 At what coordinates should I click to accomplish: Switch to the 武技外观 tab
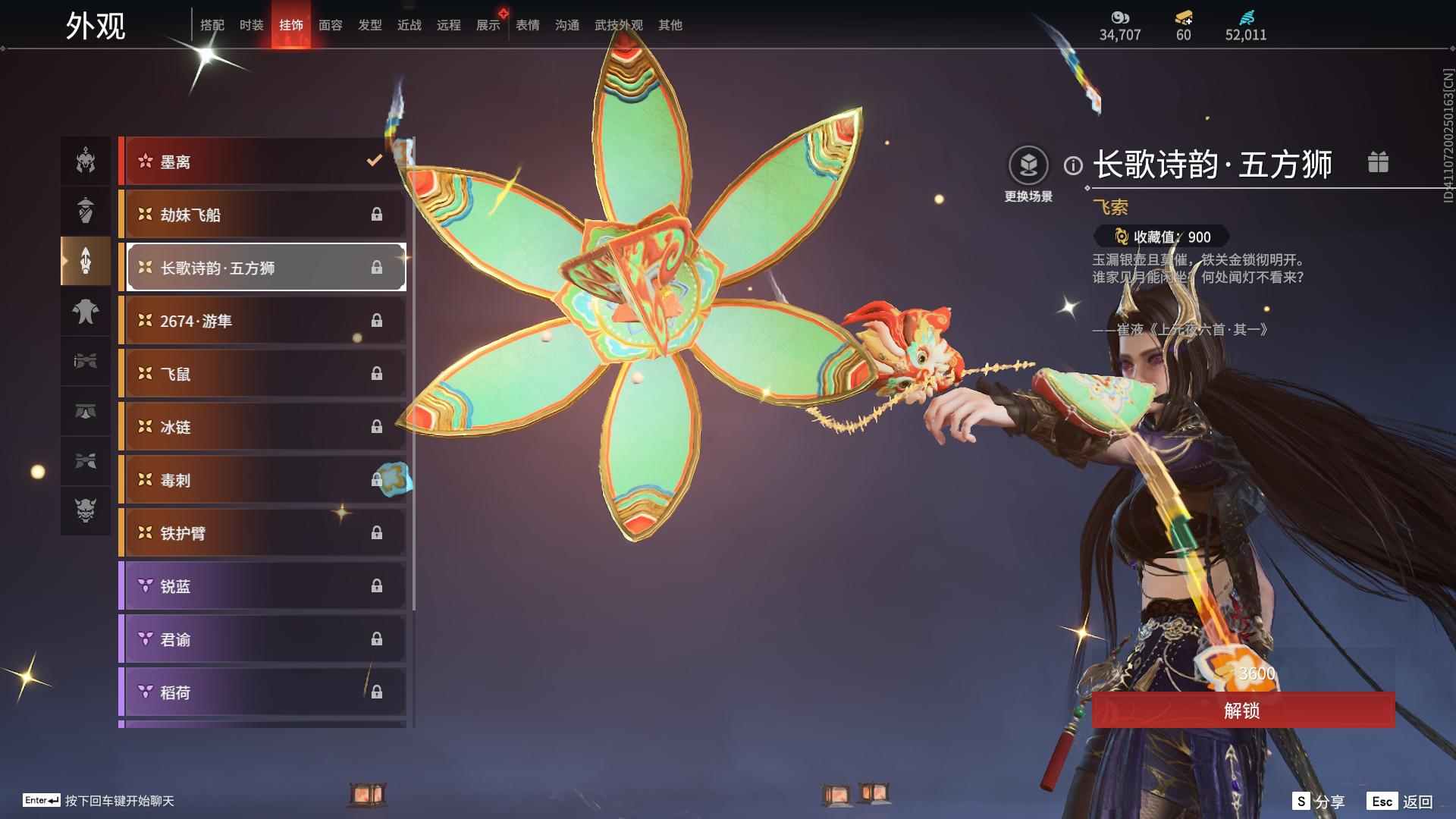click(618, 24)
